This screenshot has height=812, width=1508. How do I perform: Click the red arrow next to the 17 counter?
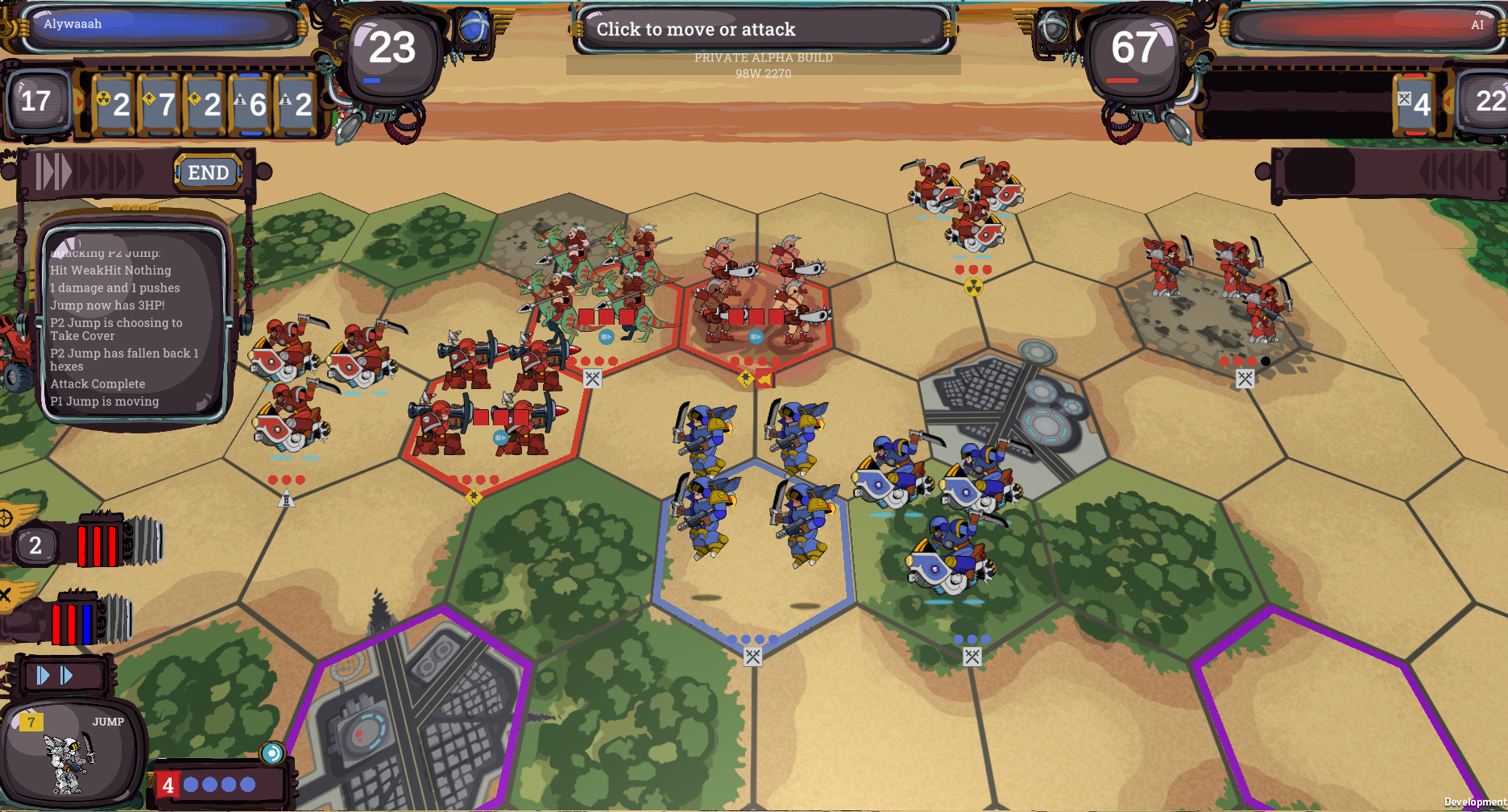coord(78,102)
